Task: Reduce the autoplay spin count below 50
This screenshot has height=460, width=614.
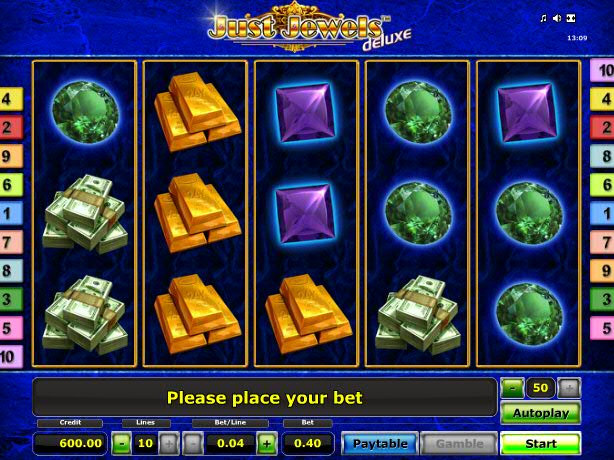Action: click(x=512, y=387)
